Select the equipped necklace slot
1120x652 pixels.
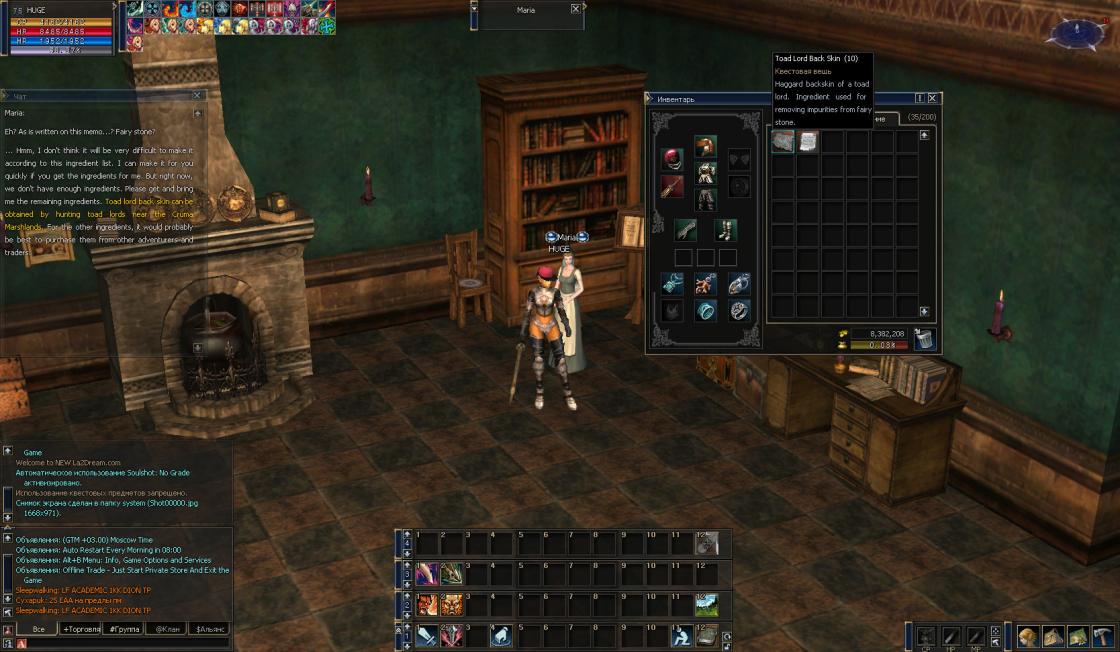coord(705,284)
